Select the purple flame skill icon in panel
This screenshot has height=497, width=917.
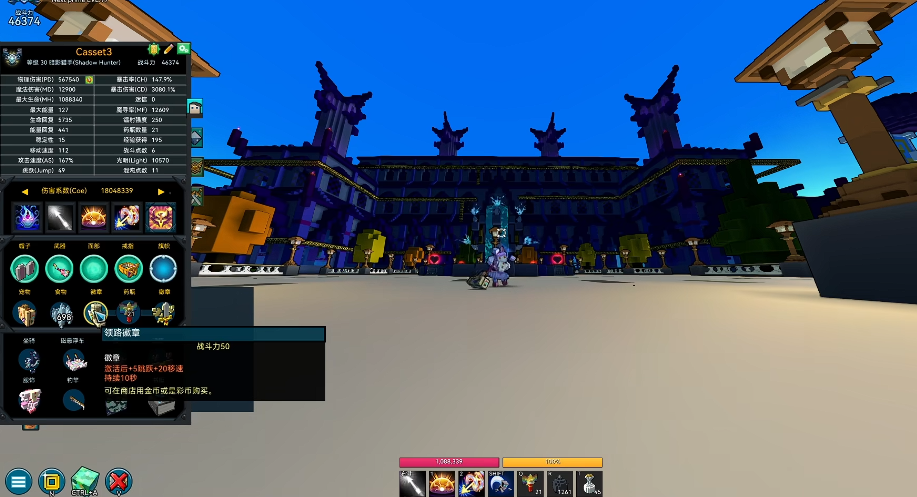(x=26, y=216)
